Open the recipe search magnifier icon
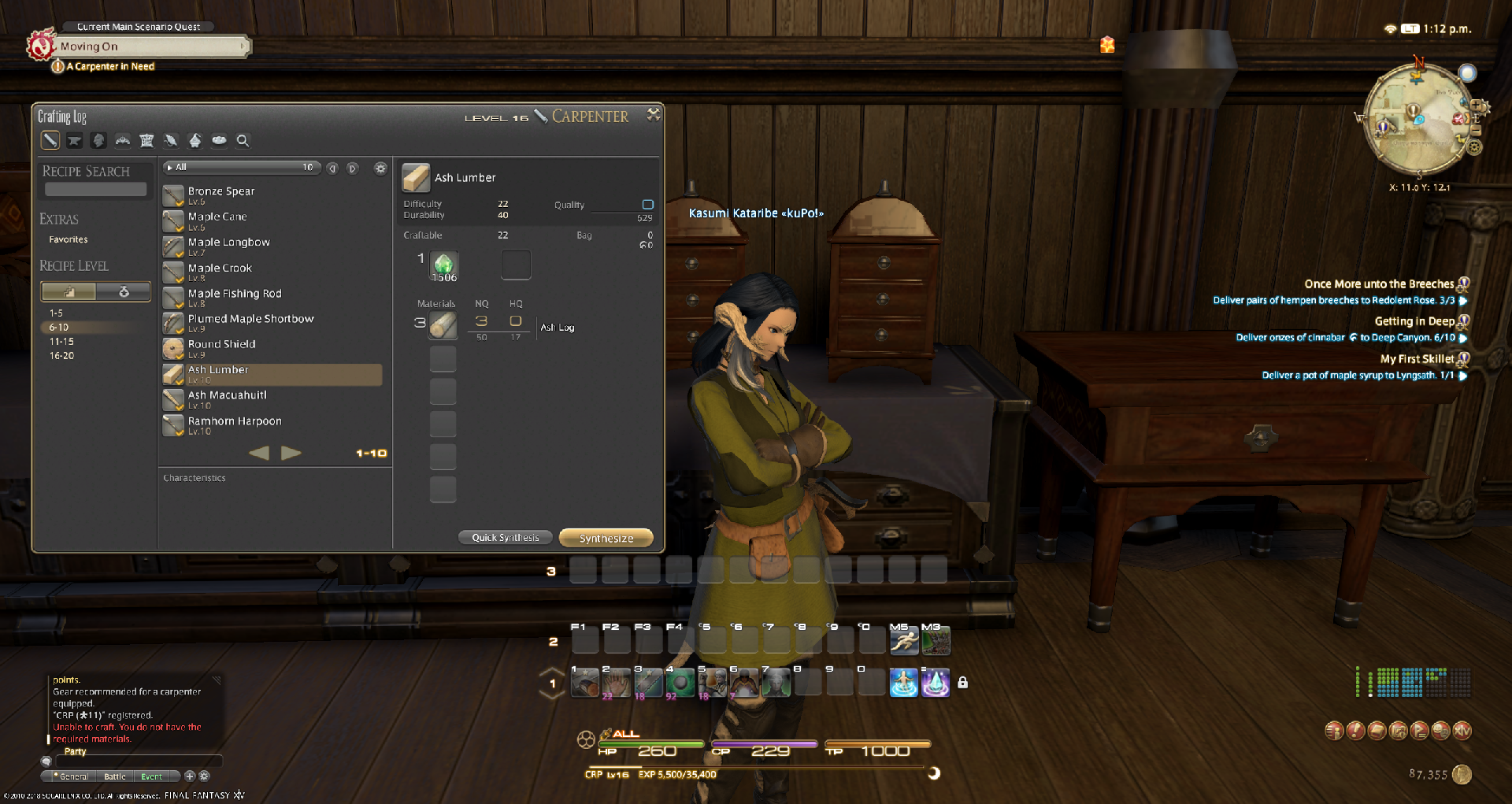The width and height of the screenshot is (1512, 804). (243, 141)
